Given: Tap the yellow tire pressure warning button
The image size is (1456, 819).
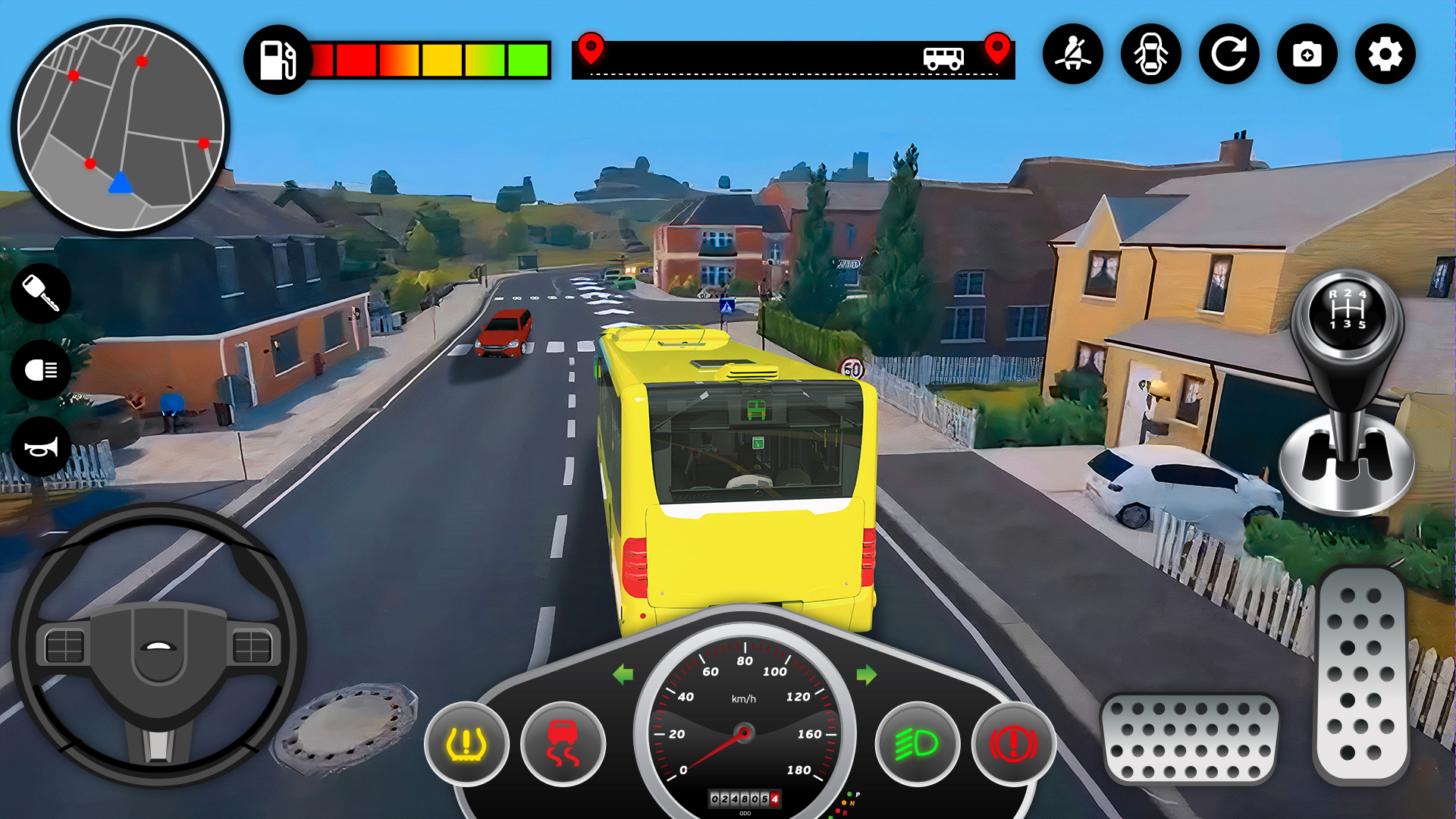Looking at the screenshot, I should (x=466, y=744).
